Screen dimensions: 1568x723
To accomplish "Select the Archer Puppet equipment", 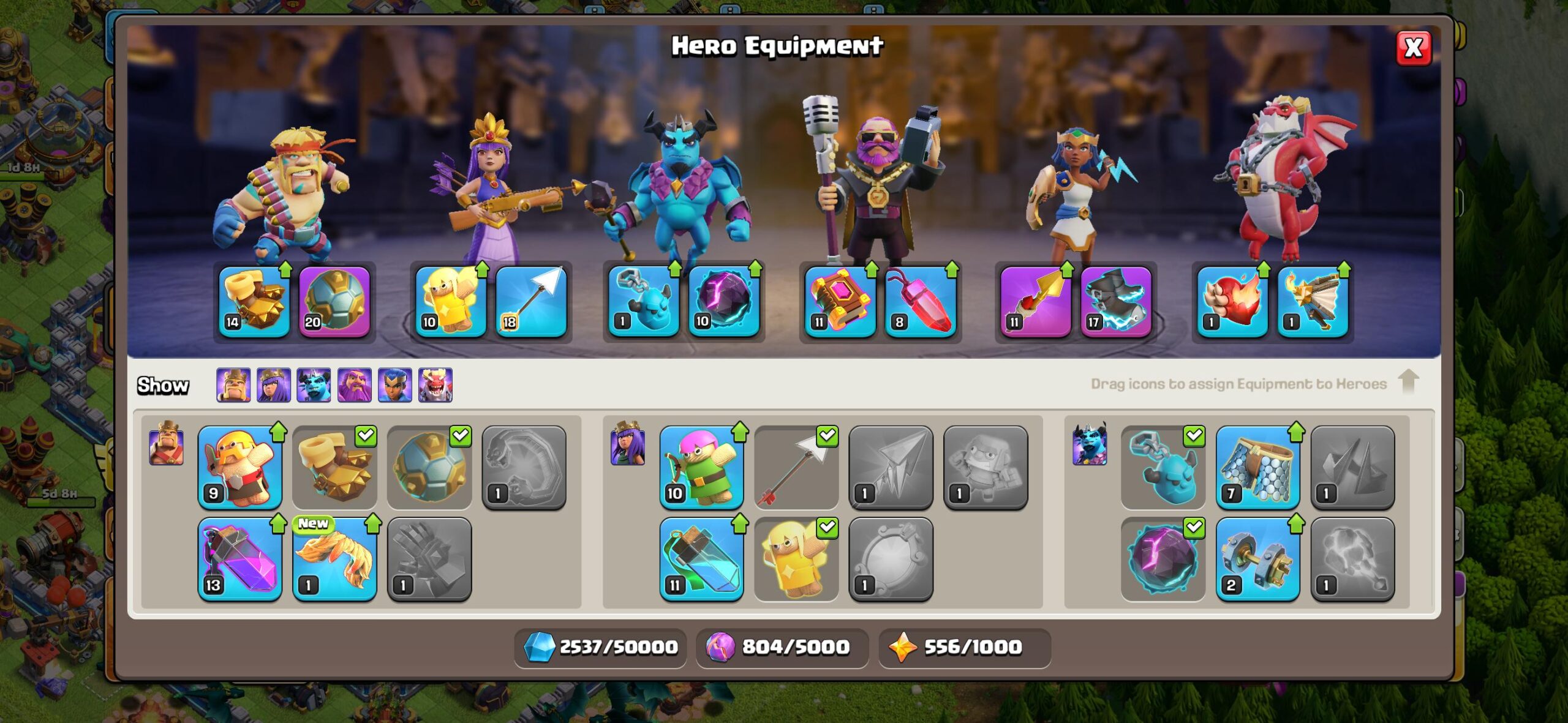I will coord(702,468).
